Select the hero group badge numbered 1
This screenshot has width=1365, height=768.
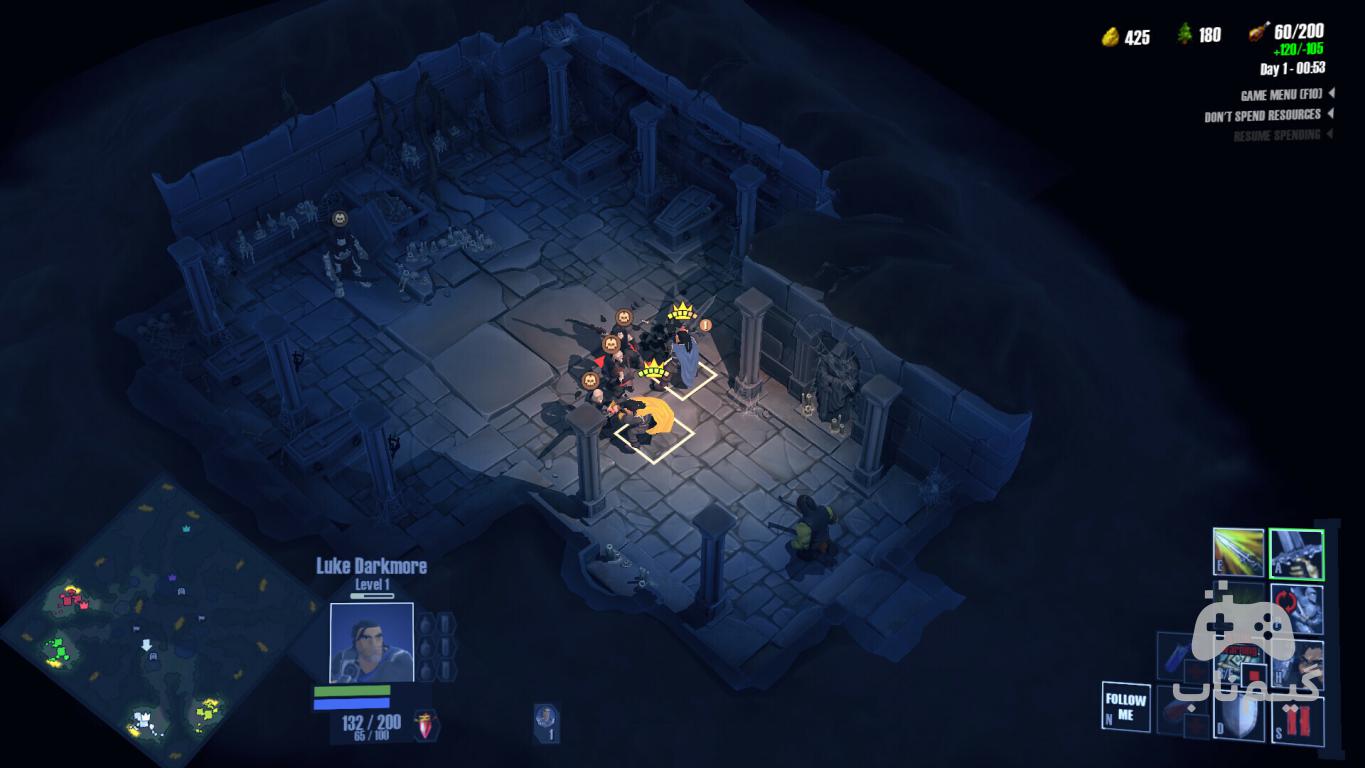click(546, 721)
